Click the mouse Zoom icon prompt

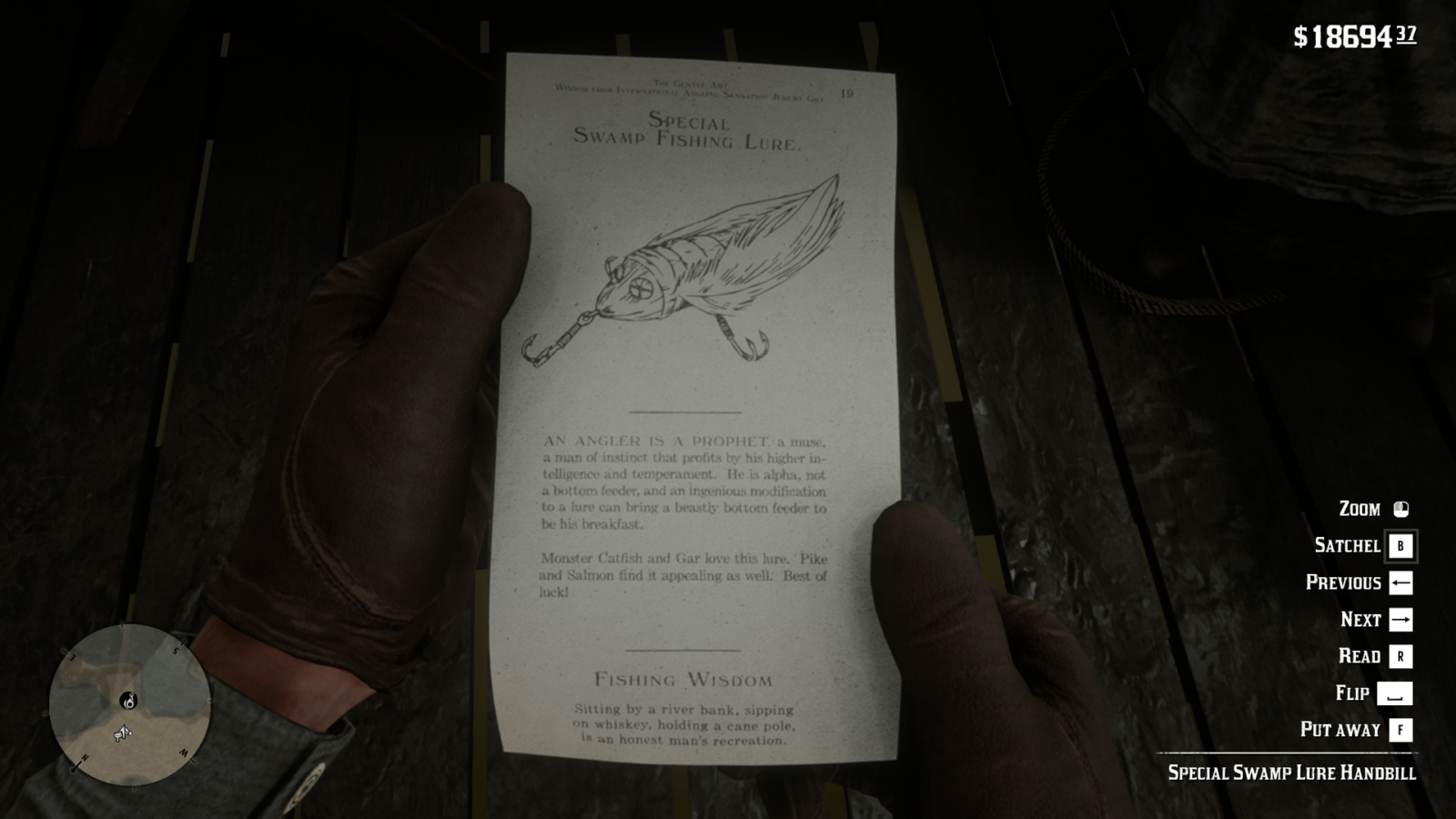click(1400, 509)
